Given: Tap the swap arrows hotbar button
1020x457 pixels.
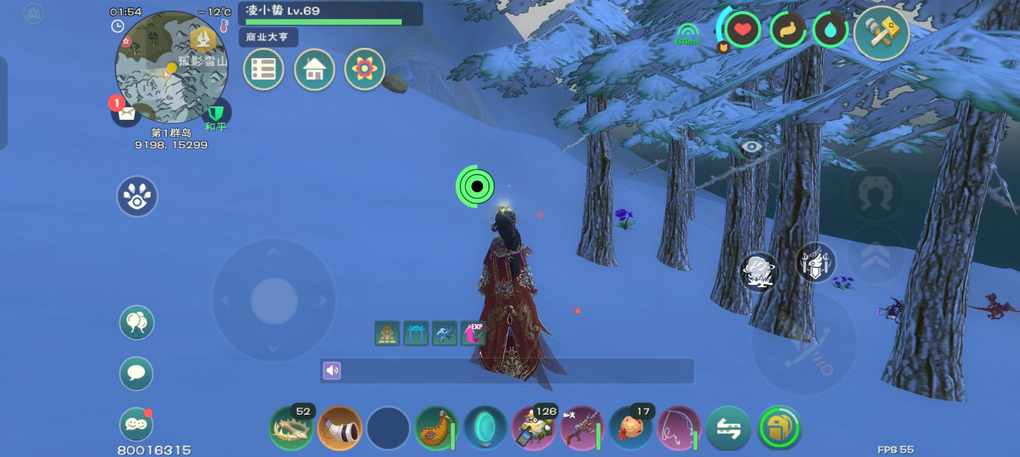Looking at the screenshot, I should coord(729,429).
